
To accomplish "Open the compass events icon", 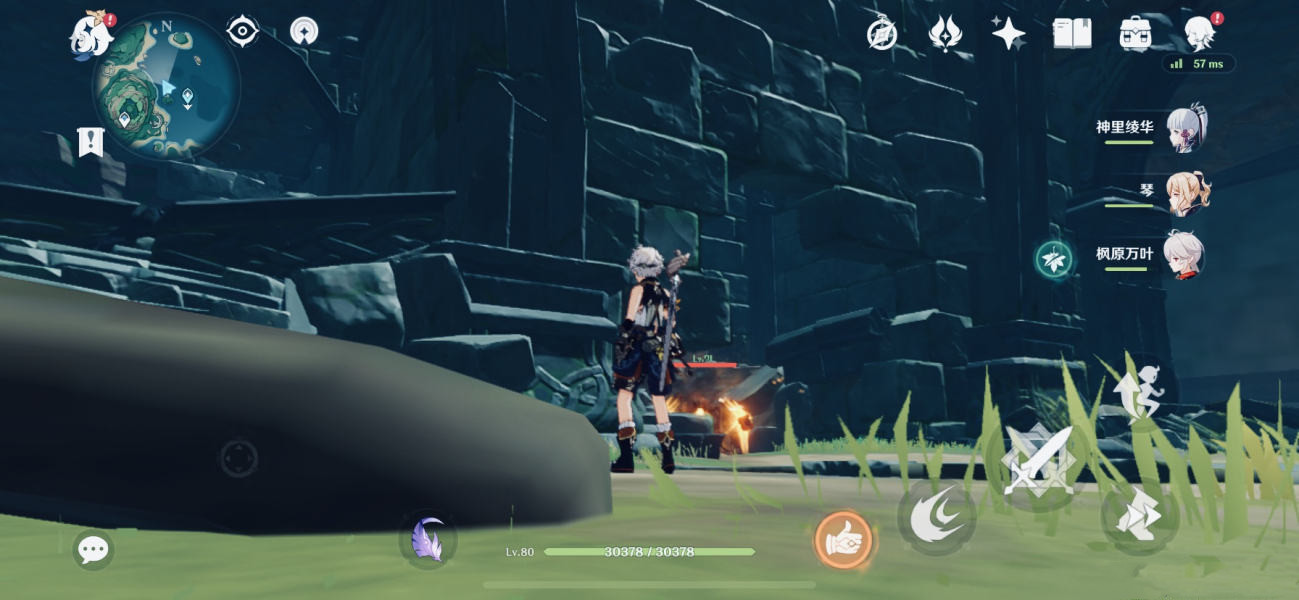I will coord(881,35).
